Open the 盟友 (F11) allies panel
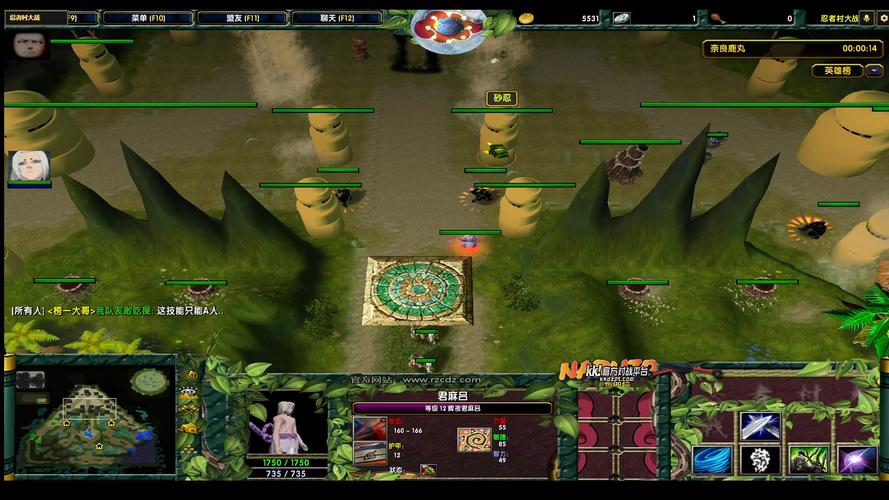This screenshot has height=500, width=889. (241, 18)
